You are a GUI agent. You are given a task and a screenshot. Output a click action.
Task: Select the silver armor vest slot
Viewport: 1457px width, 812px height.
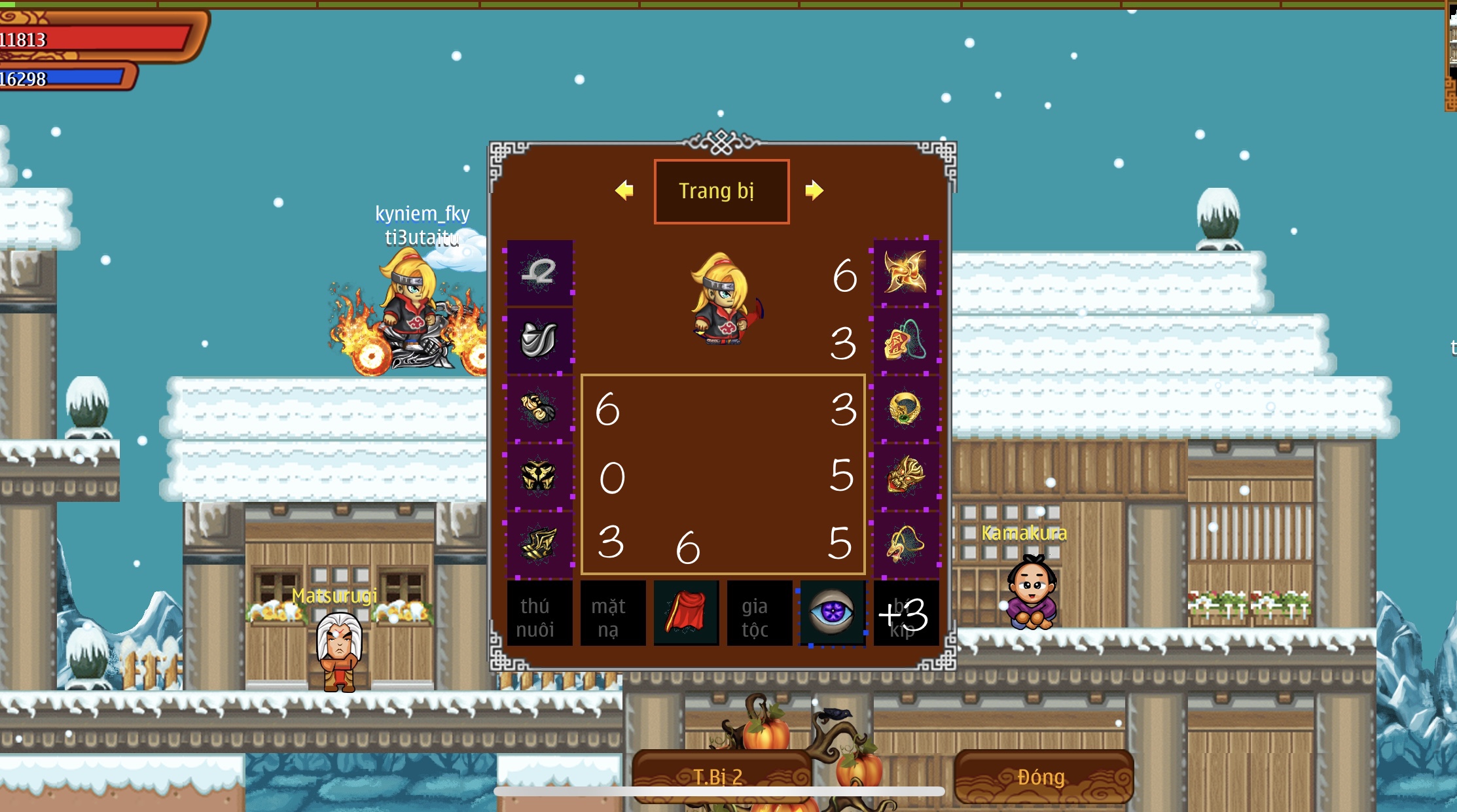coord(539,340)
